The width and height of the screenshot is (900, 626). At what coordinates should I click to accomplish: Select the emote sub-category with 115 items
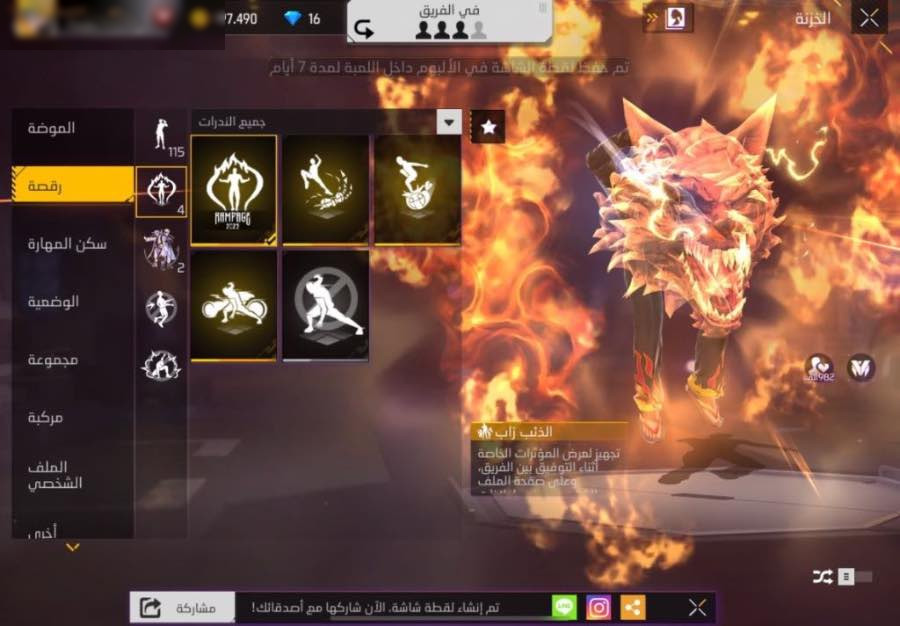point(161,137)
